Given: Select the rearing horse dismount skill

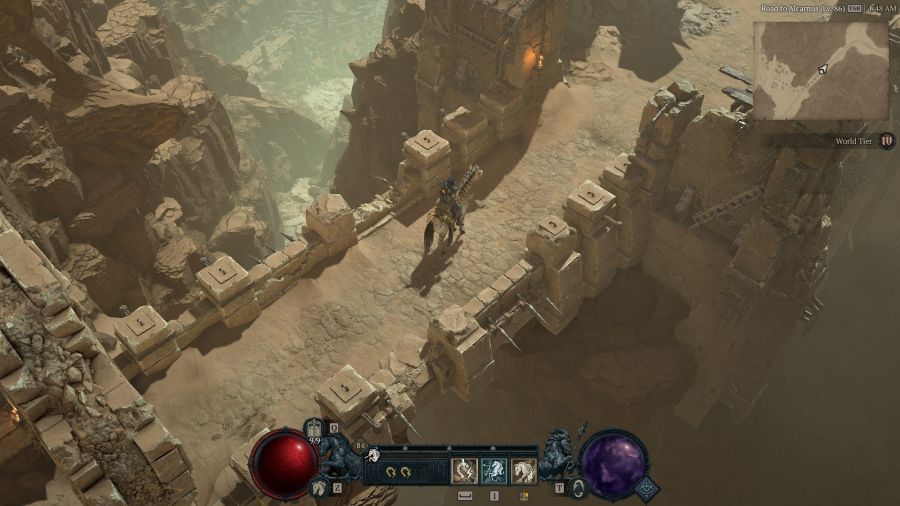Looking at the screenshot, I should click(x=523, y=470).
